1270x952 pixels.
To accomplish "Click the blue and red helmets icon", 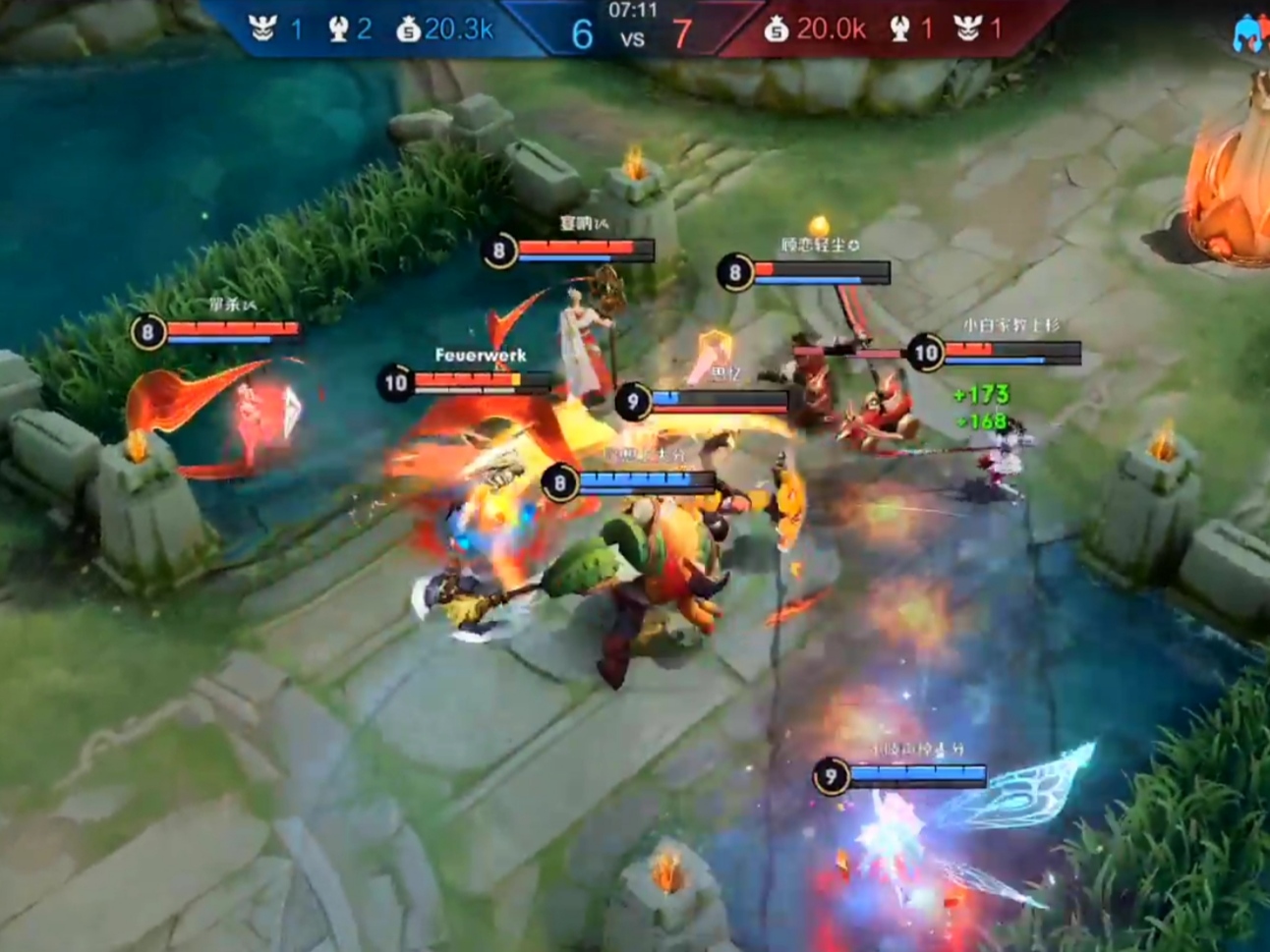I will [1250, 34].
